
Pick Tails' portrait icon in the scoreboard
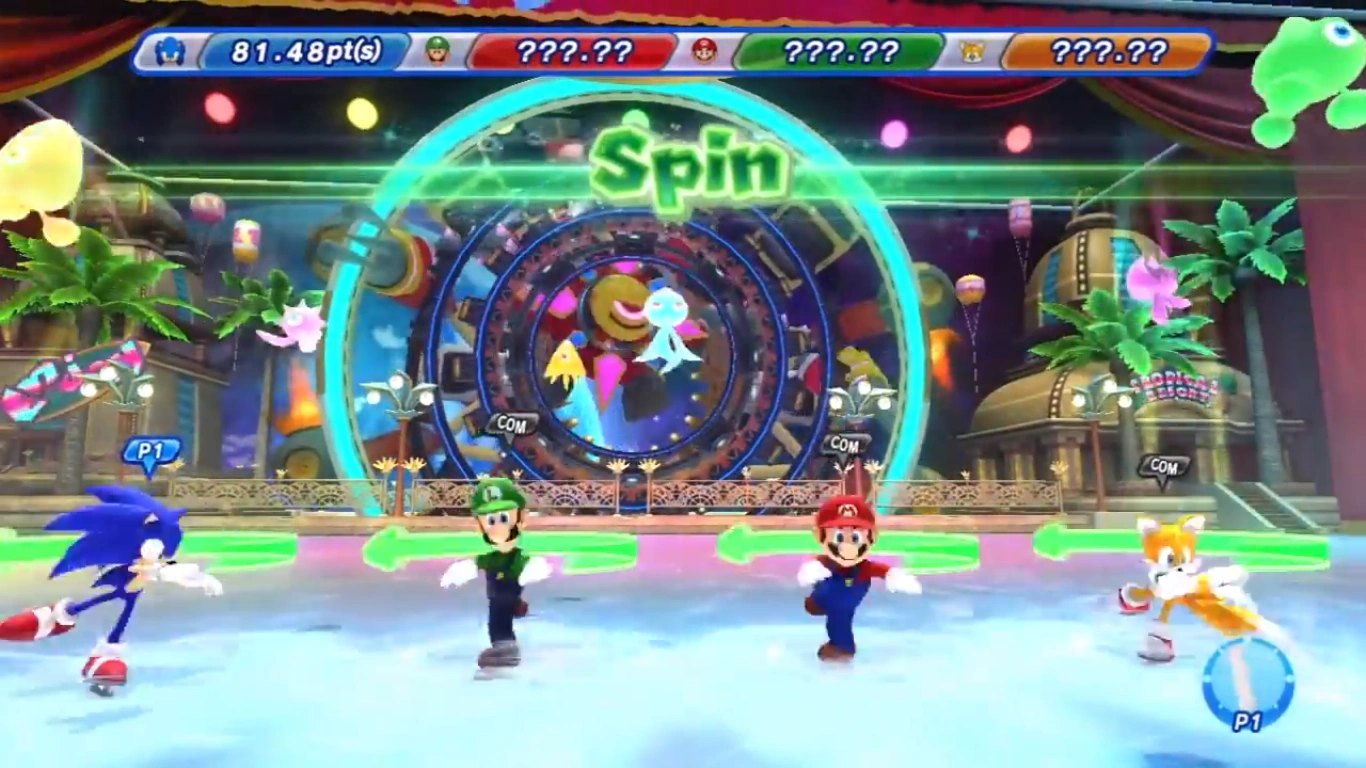972,51
